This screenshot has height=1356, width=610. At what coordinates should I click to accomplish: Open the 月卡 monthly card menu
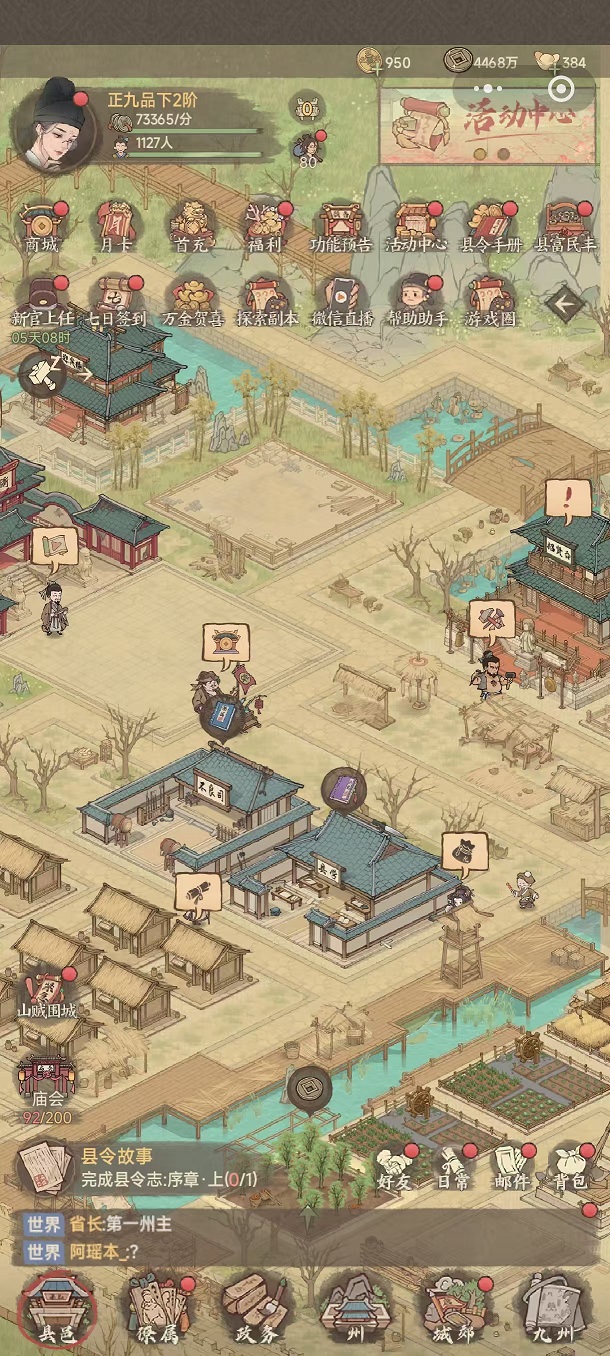[115, 225]
